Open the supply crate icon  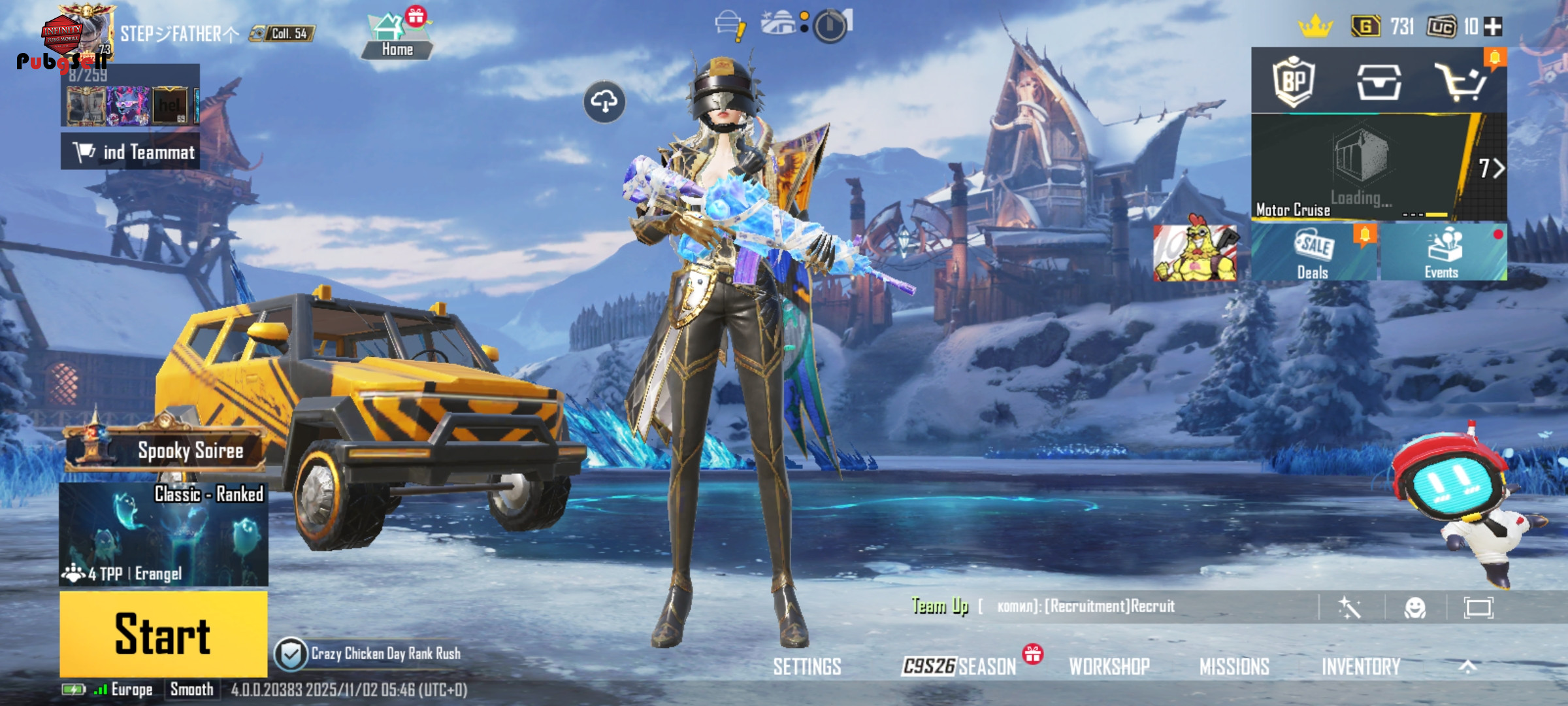(1379, 82)
